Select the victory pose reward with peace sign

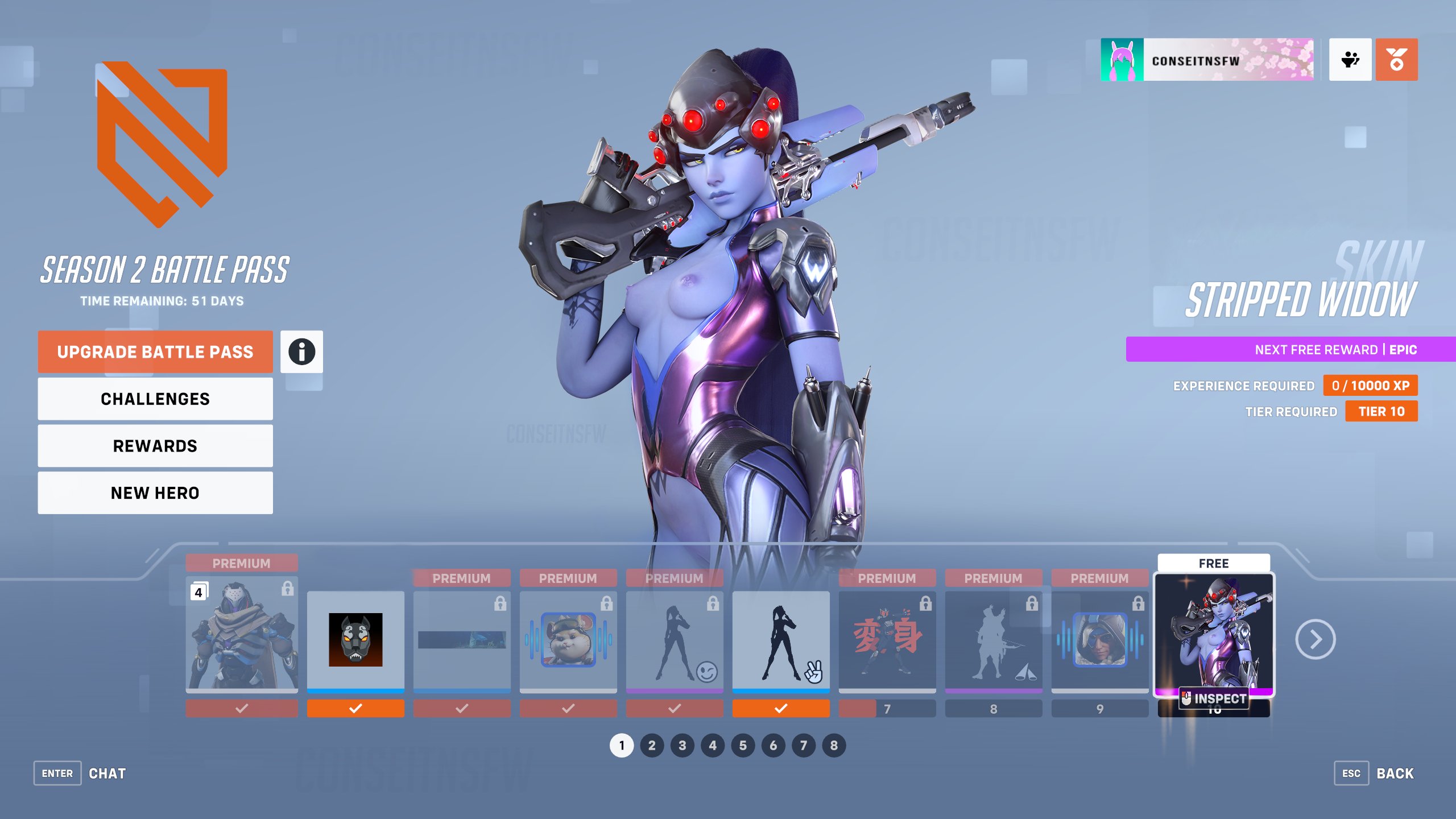click(781, 640)
